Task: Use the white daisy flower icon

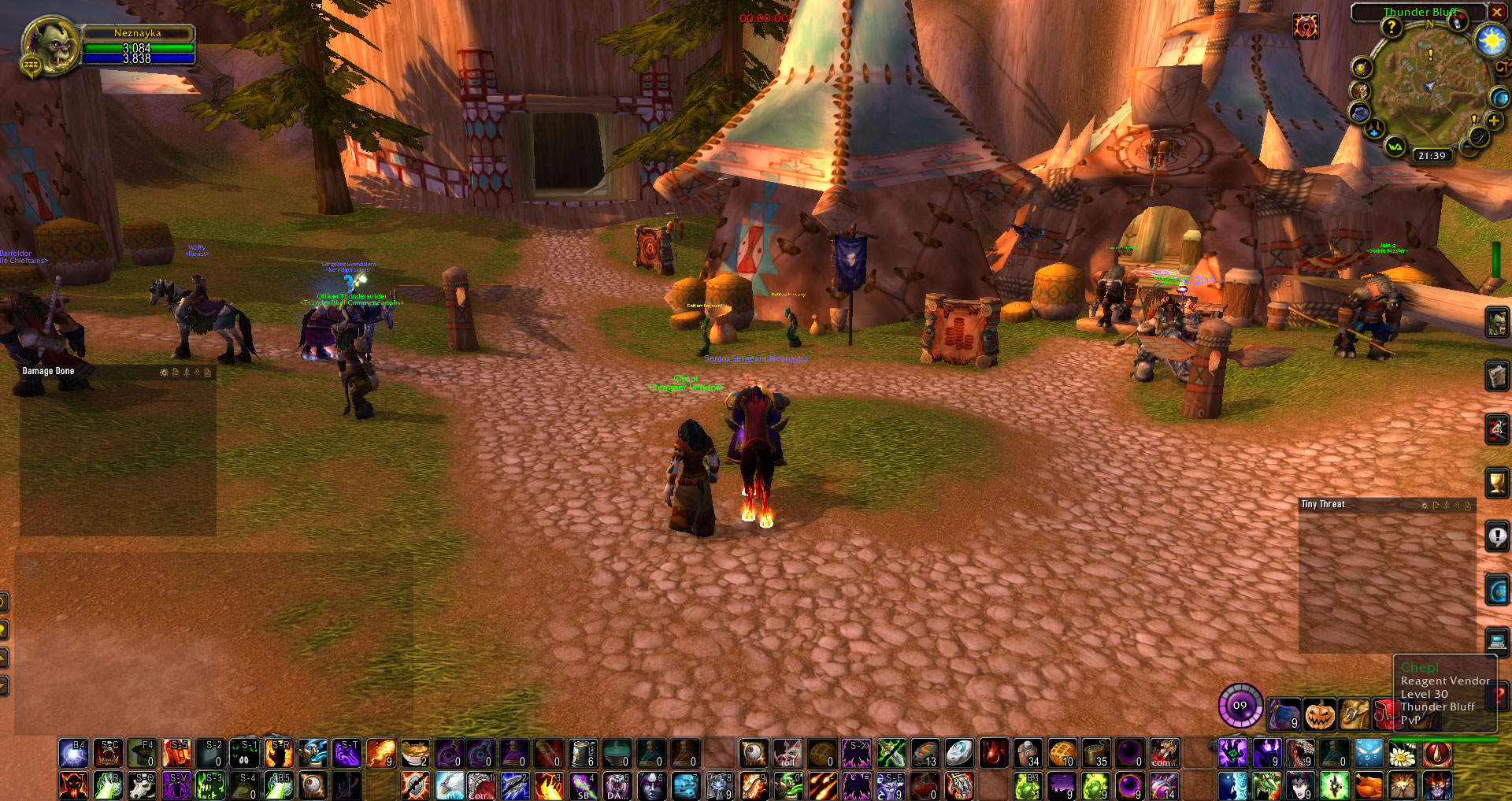Action: pyautogui.click(x=1402, y=754)
